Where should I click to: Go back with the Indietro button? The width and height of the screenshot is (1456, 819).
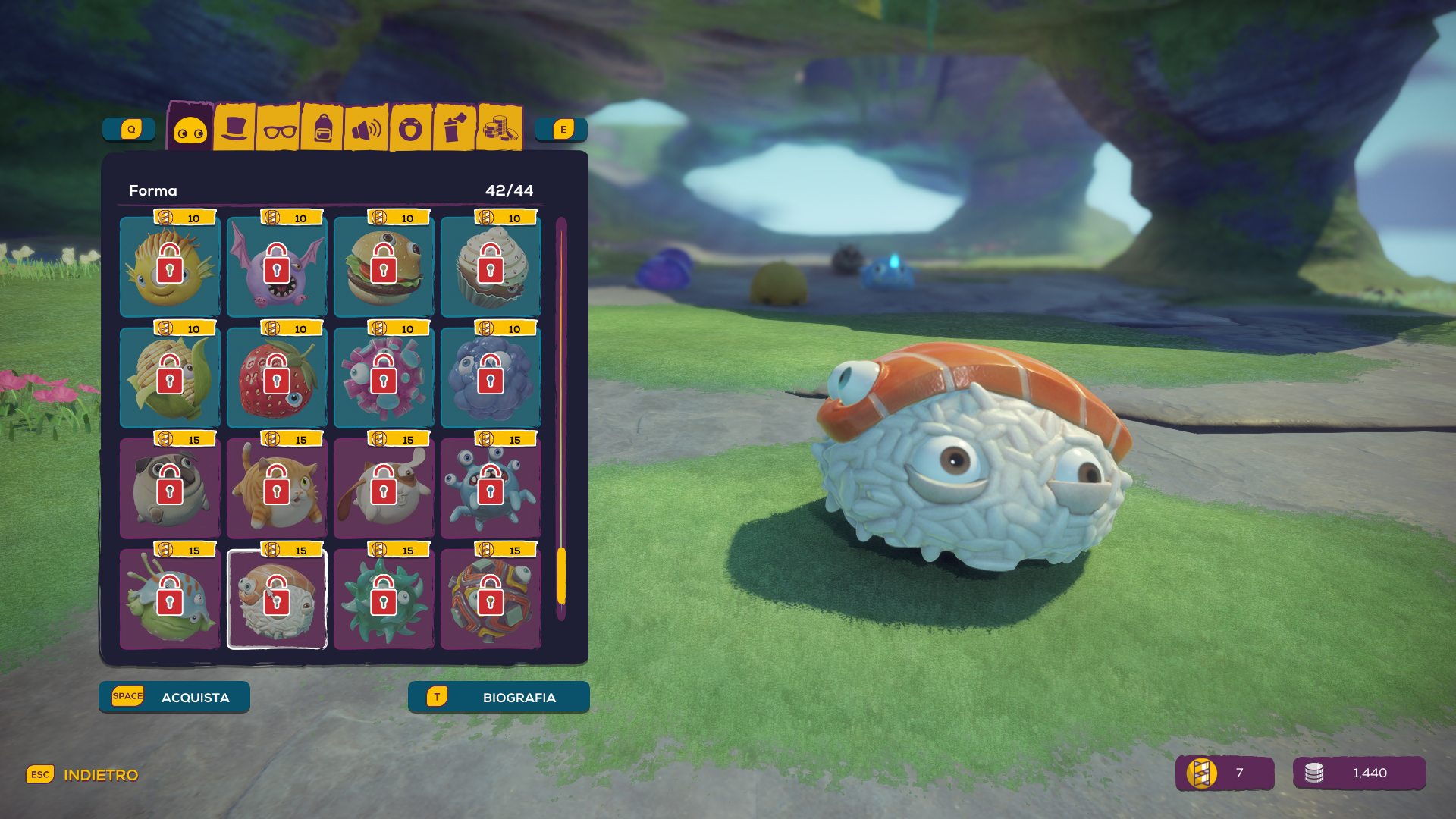pos(83,774)
